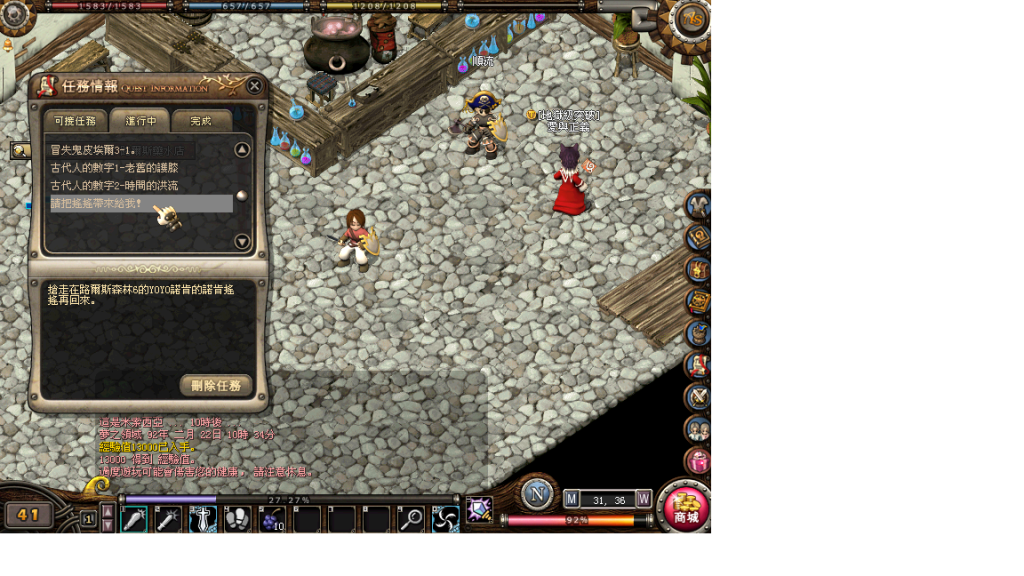The width and height of the screenshot is (1024, 576).
Task: Close the Quest Information window
Action: [x=254, y=86]
